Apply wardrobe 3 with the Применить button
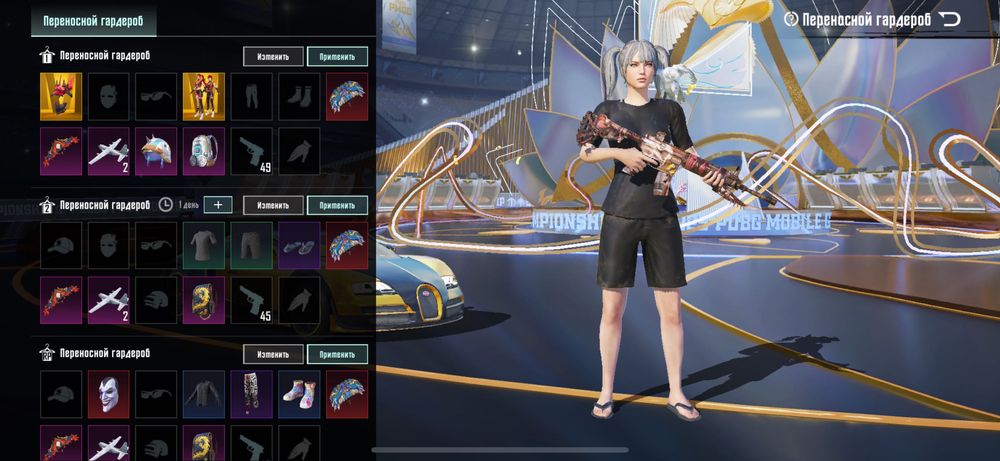This screenshot has width=1000, height=461. pos(337,354)
